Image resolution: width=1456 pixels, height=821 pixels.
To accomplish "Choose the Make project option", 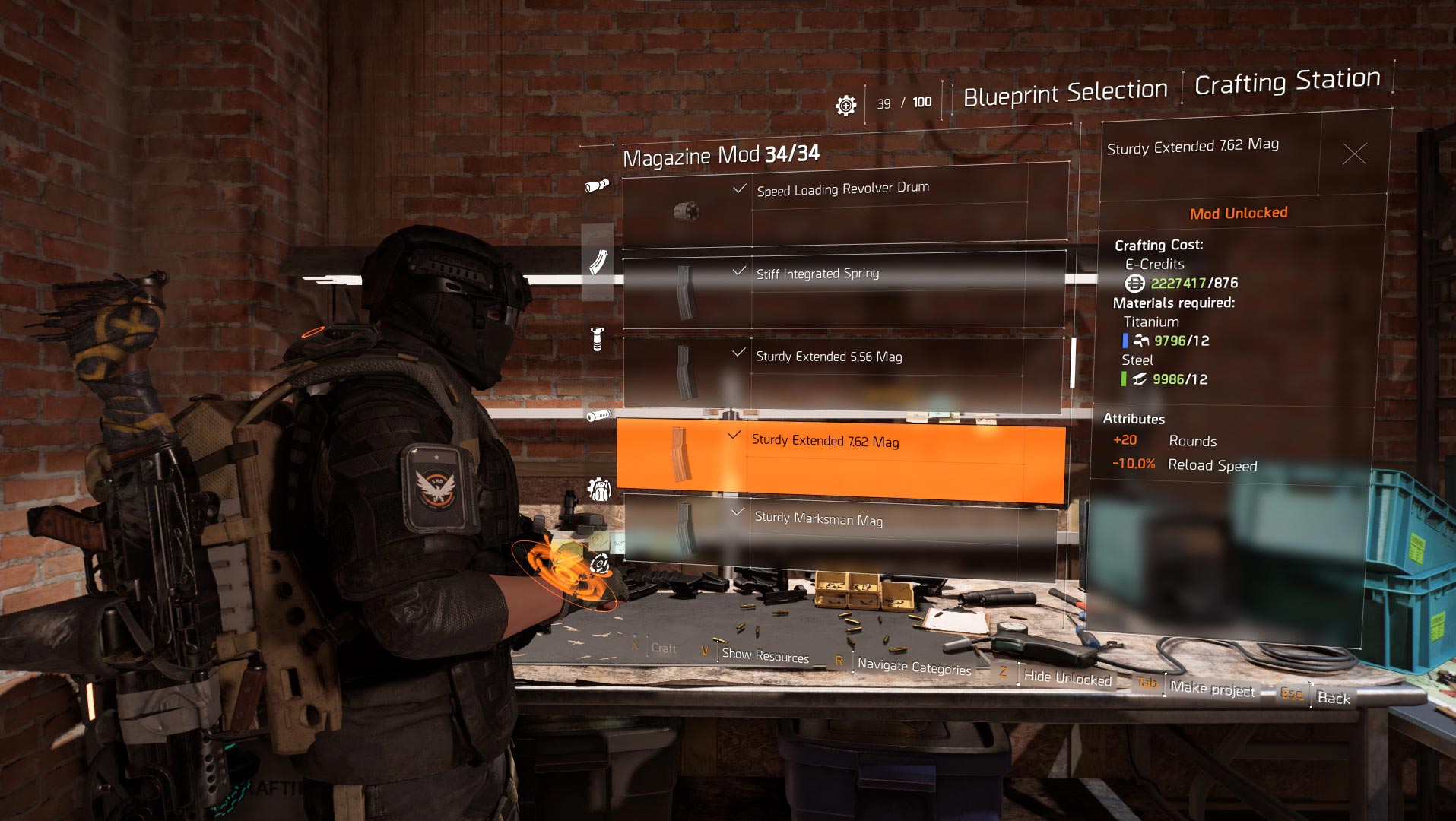I will click(x=1212, y=689).
